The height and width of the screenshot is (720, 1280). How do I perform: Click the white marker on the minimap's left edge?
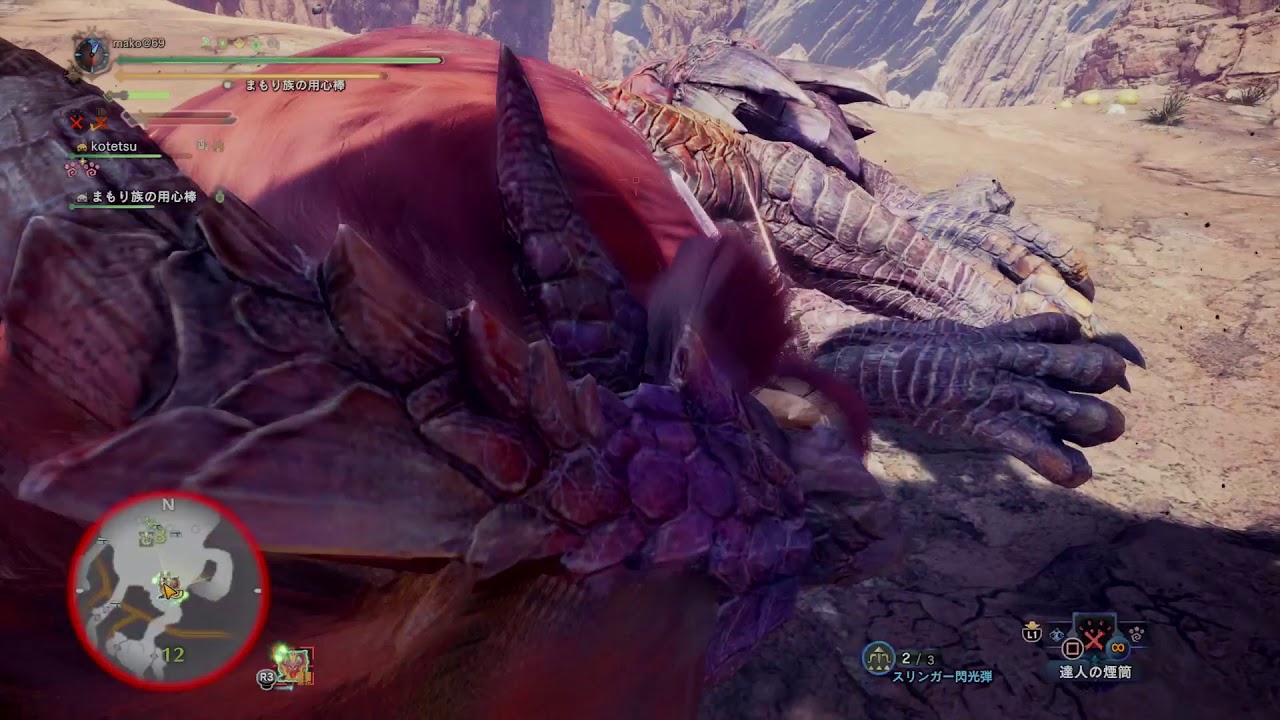(x=78, y=588)
